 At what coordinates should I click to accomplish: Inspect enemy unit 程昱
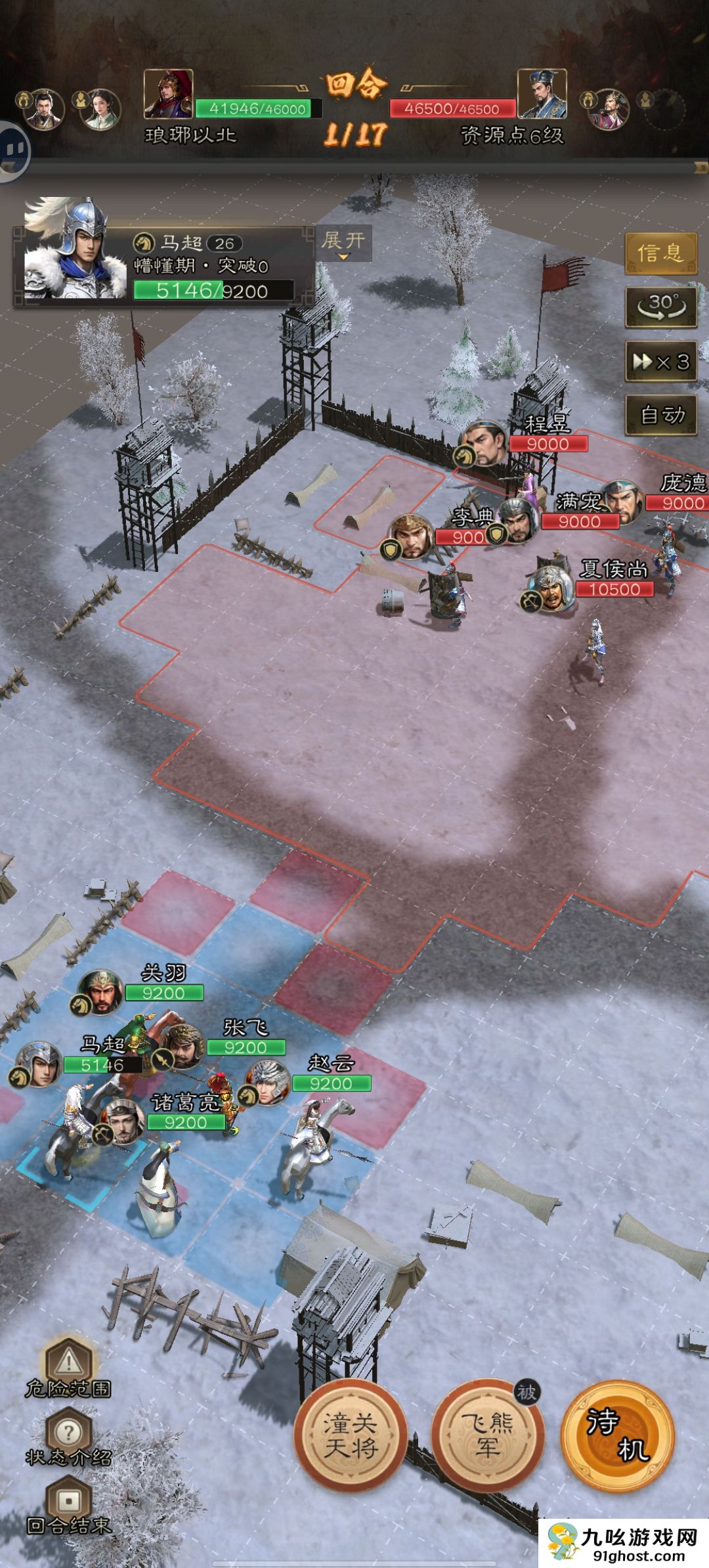click(485, 443)
